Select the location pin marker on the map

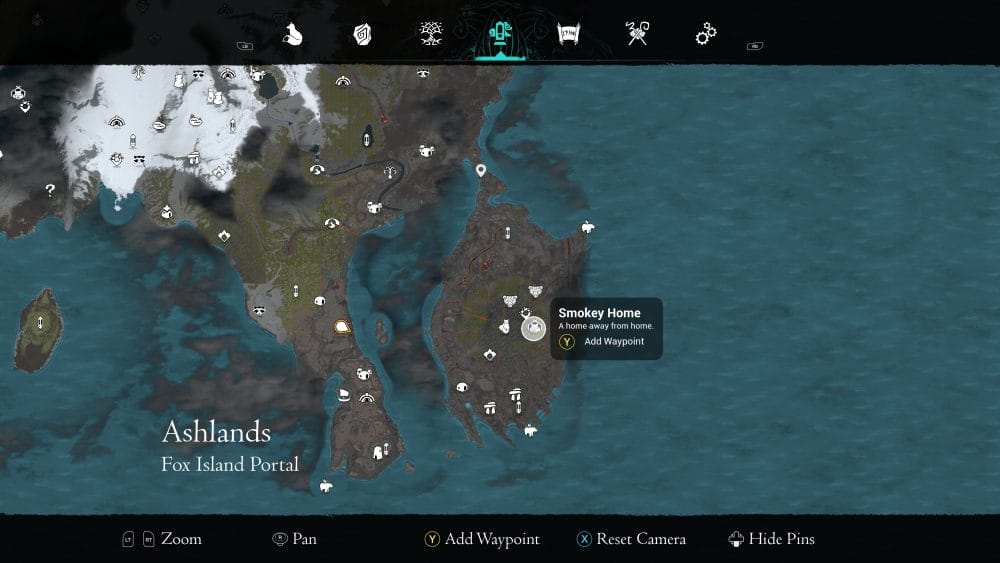[481, 171]
